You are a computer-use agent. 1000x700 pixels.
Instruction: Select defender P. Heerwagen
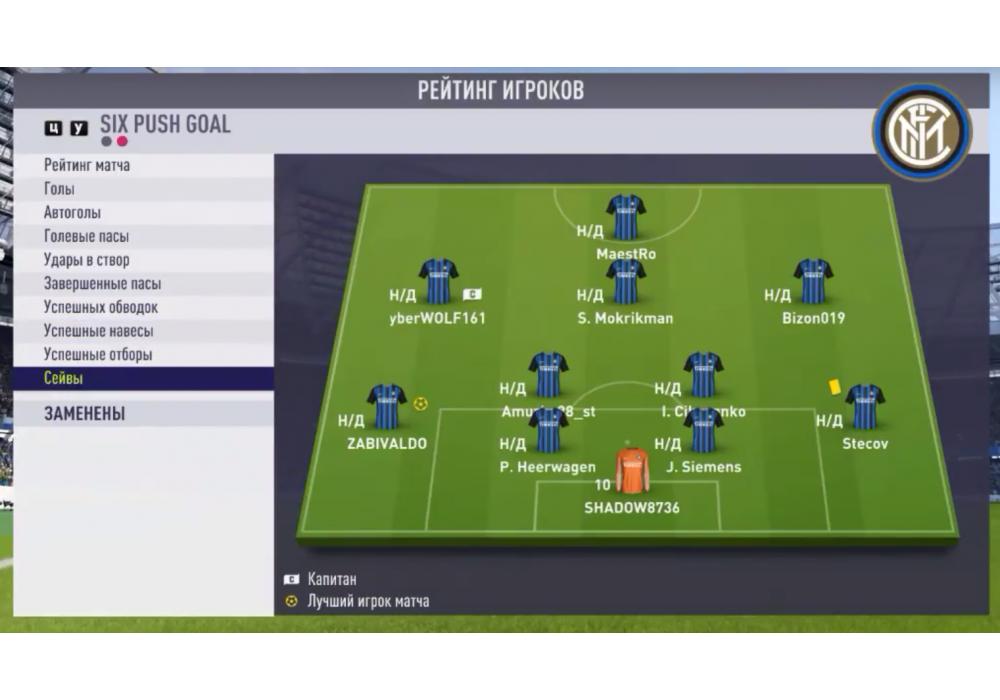pos(548,431)
